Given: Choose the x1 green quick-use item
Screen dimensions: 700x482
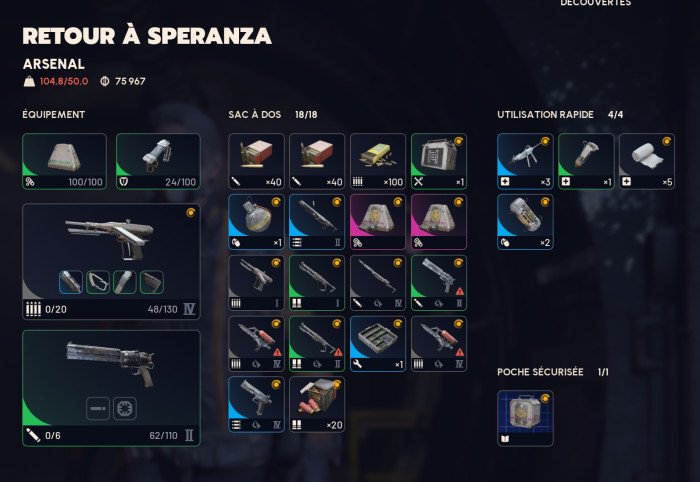Looking at the screenshot, I should click(x=586, y=161).
